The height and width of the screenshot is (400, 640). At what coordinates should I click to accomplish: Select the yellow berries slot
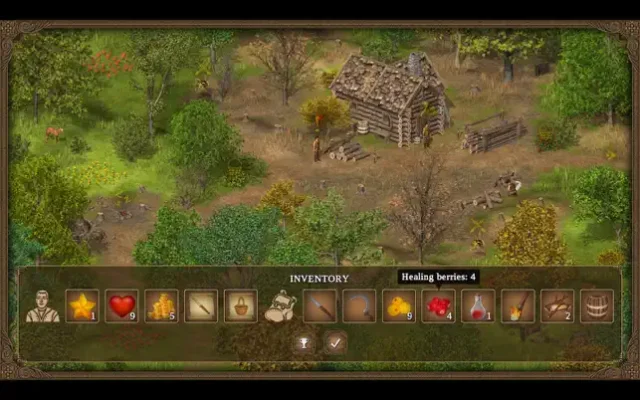[399, 305]
